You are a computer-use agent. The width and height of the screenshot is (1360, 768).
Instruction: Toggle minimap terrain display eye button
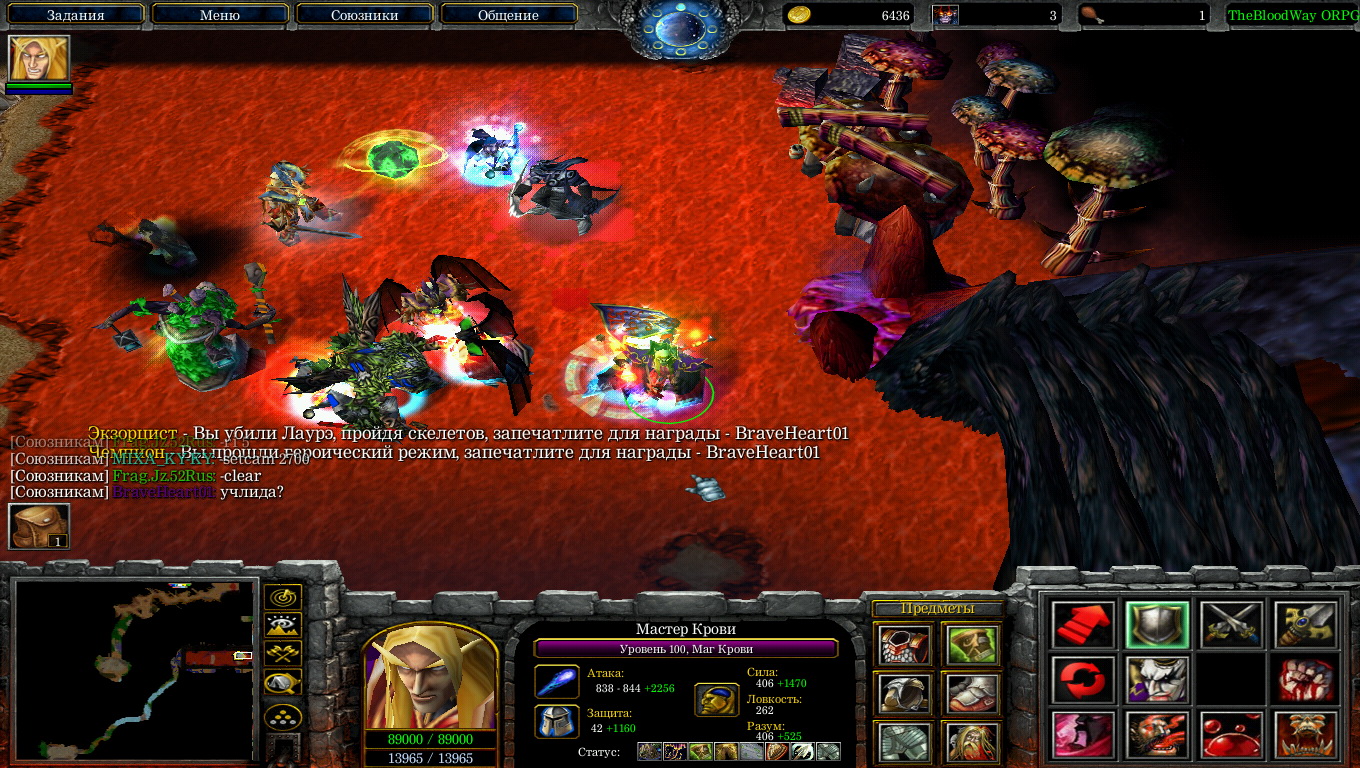pos(283,626)
